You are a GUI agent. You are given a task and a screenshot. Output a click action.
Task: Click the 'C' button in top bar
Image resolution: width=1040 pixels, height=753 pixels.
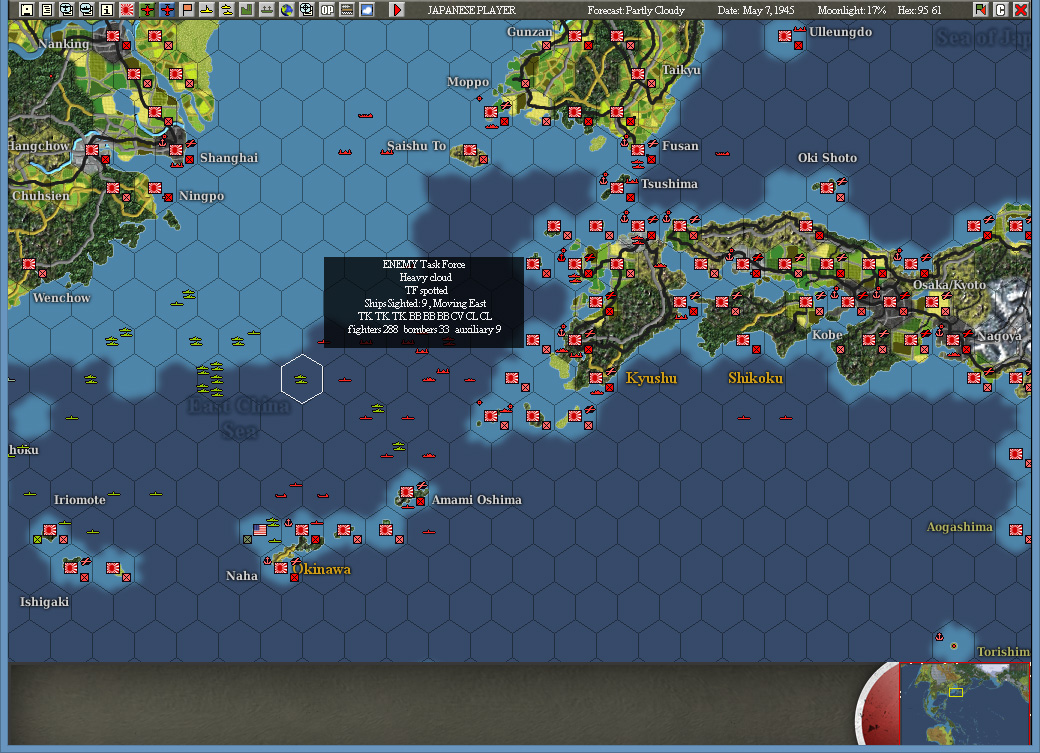[x=1000, y=9]
